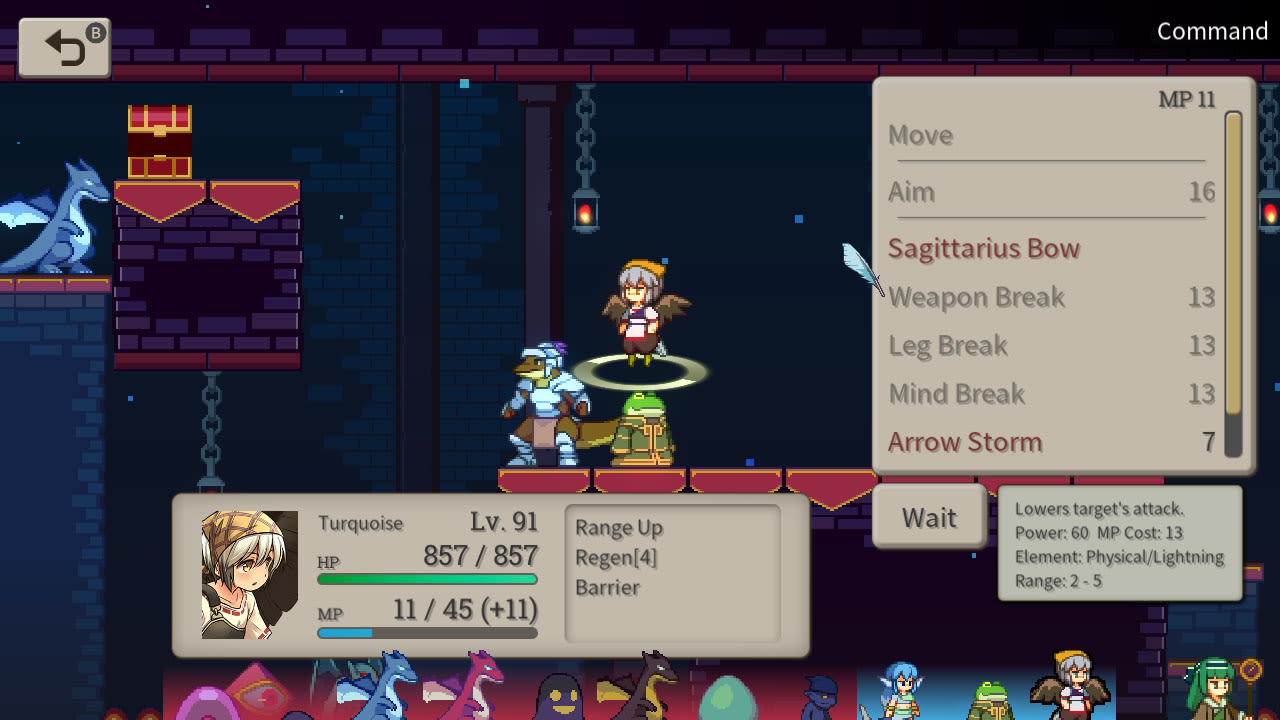The width and height of the screenshot is (1280, 720).
Task: Click the back arrow (B) button
Action: (63, 47)
